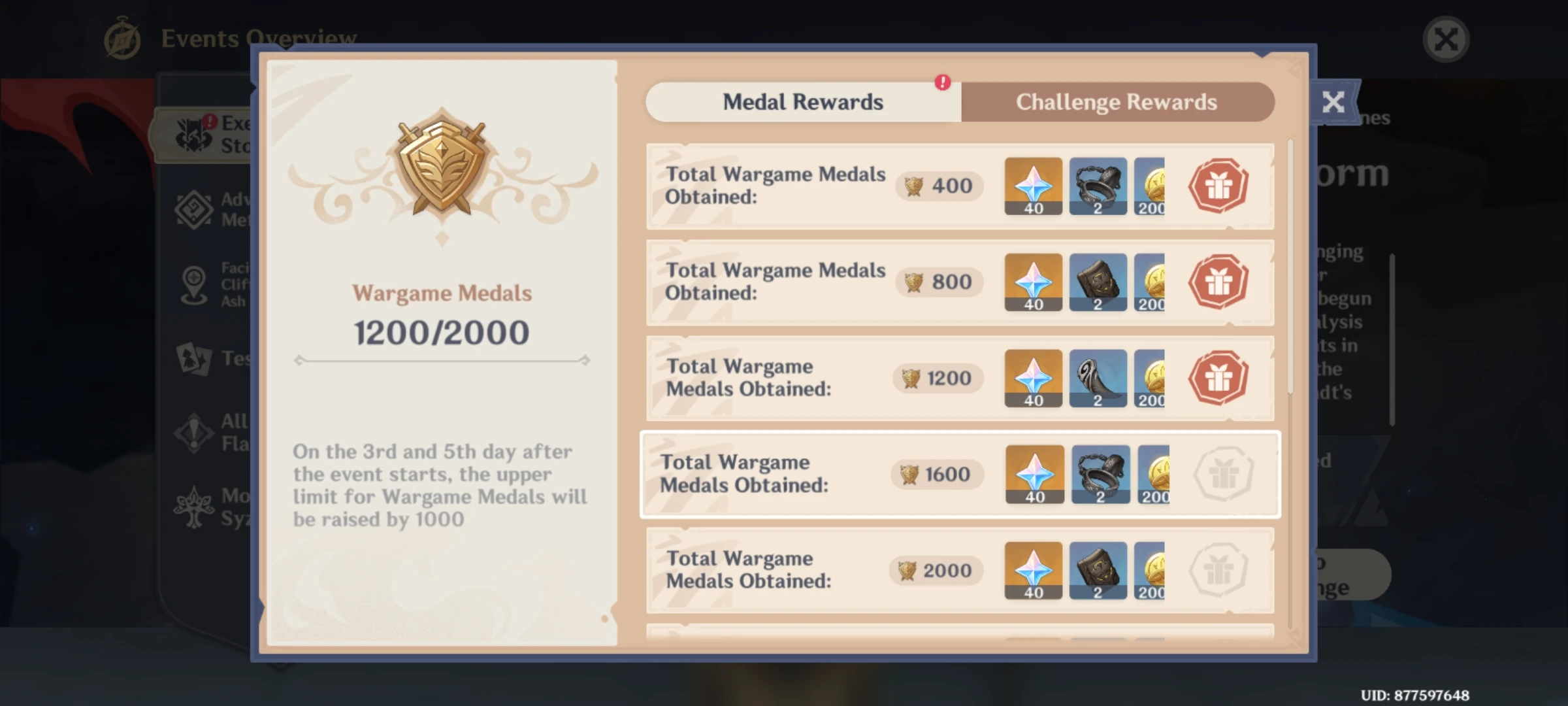Image resolution: width=1568 pixels, height=706 pixels.
Task: Click the Primogem icon in the 400-medal row
Action: point(1033,186)
